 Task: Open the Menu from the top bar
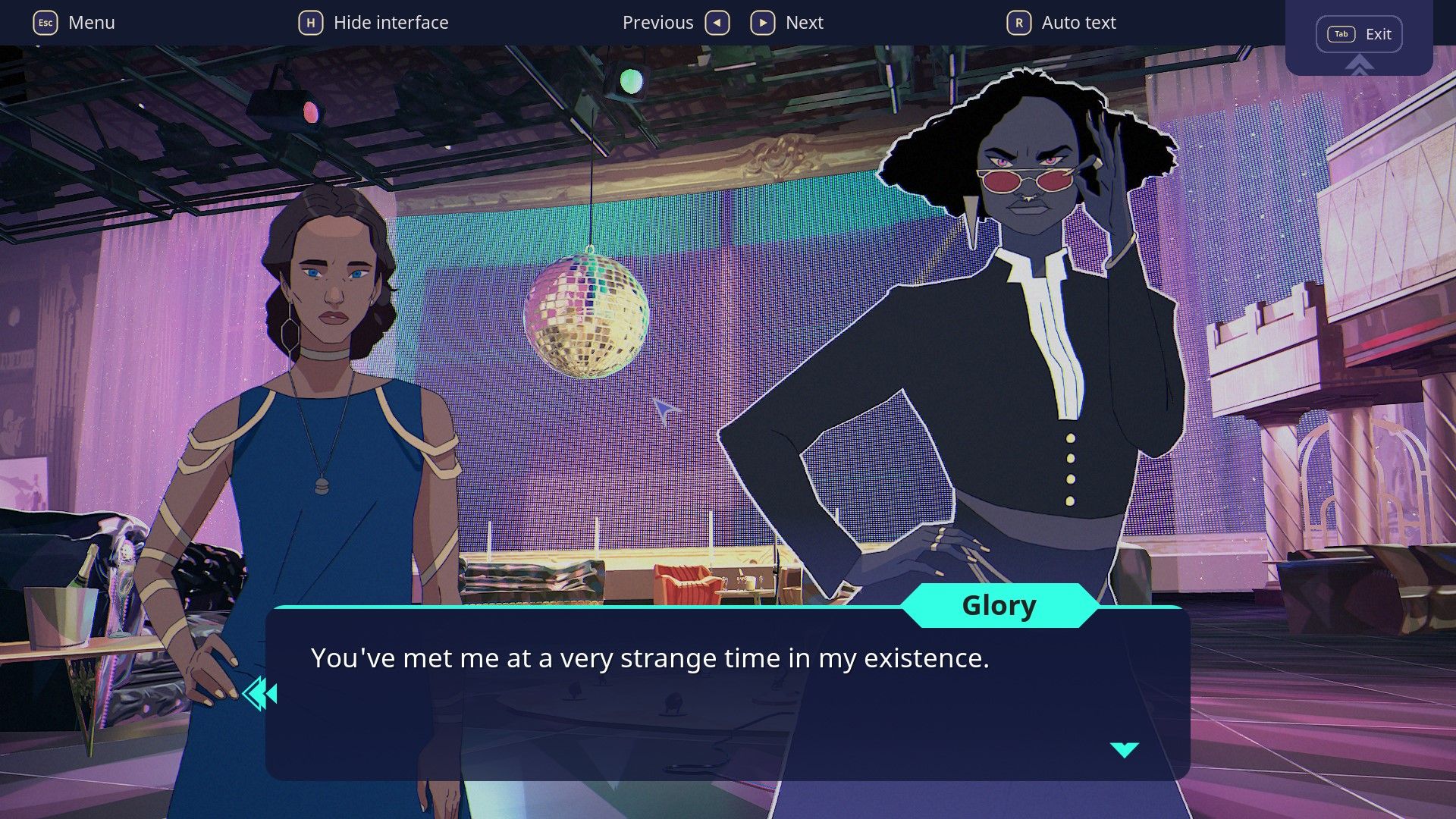74,23
